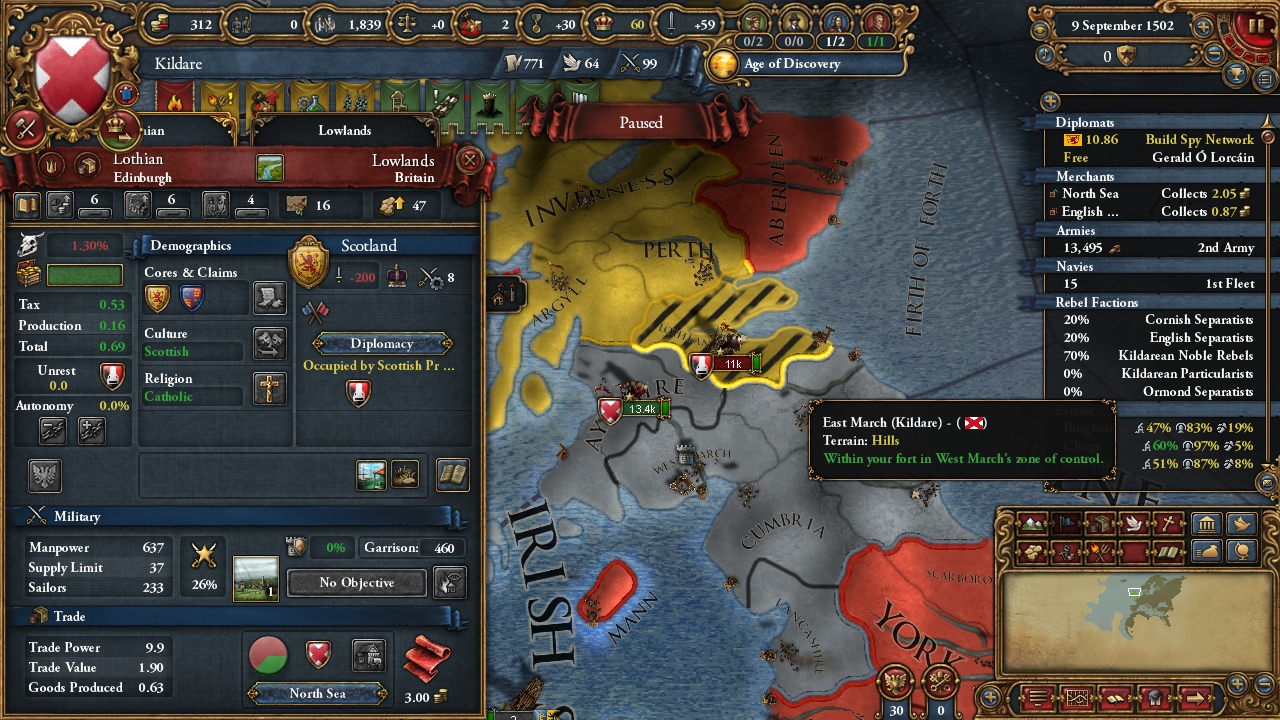Toggle the pause button next to the date

[1257, 25]
